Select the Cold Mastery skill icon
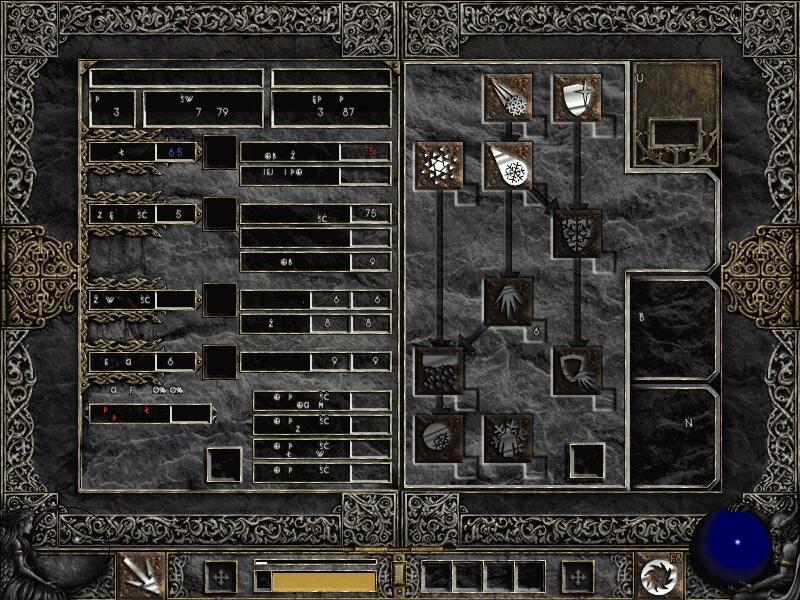800x600 pixels. click(x=508, y=437)
